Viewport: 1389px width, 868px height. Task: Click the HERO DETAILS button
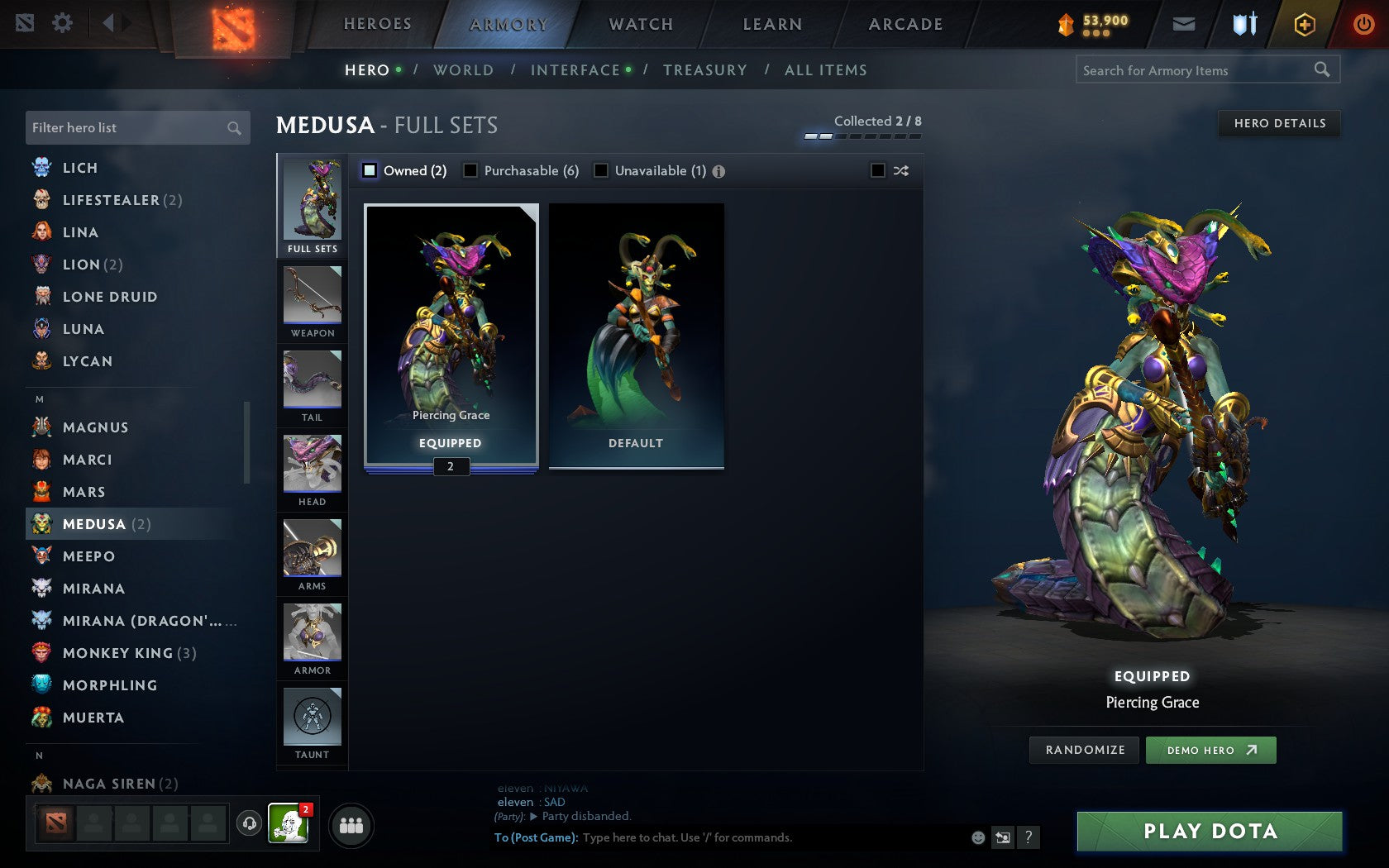tap(1278, 123)
